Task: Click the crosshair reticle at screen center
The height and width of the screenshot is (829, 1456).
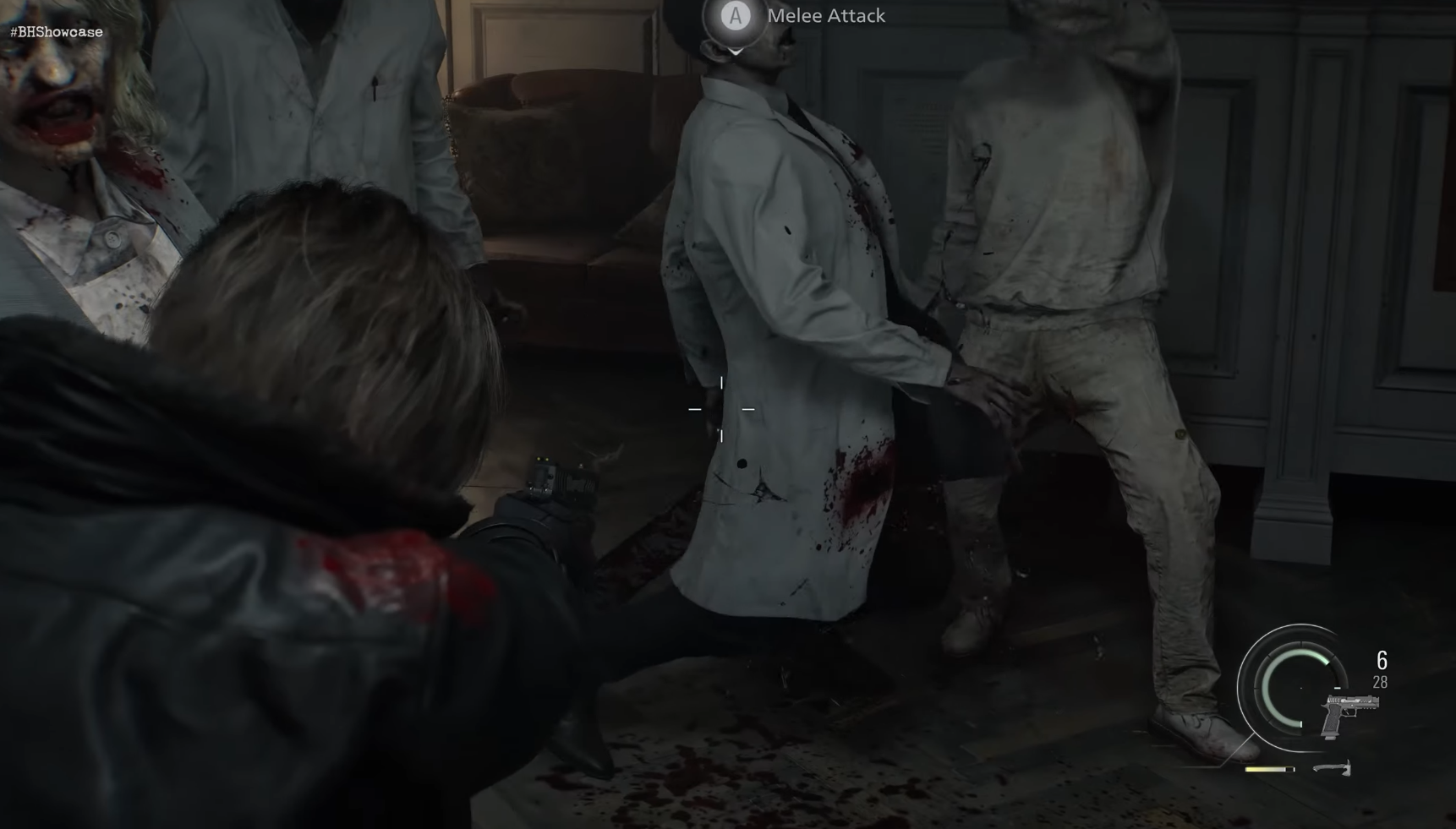Action: coord(722,409)
